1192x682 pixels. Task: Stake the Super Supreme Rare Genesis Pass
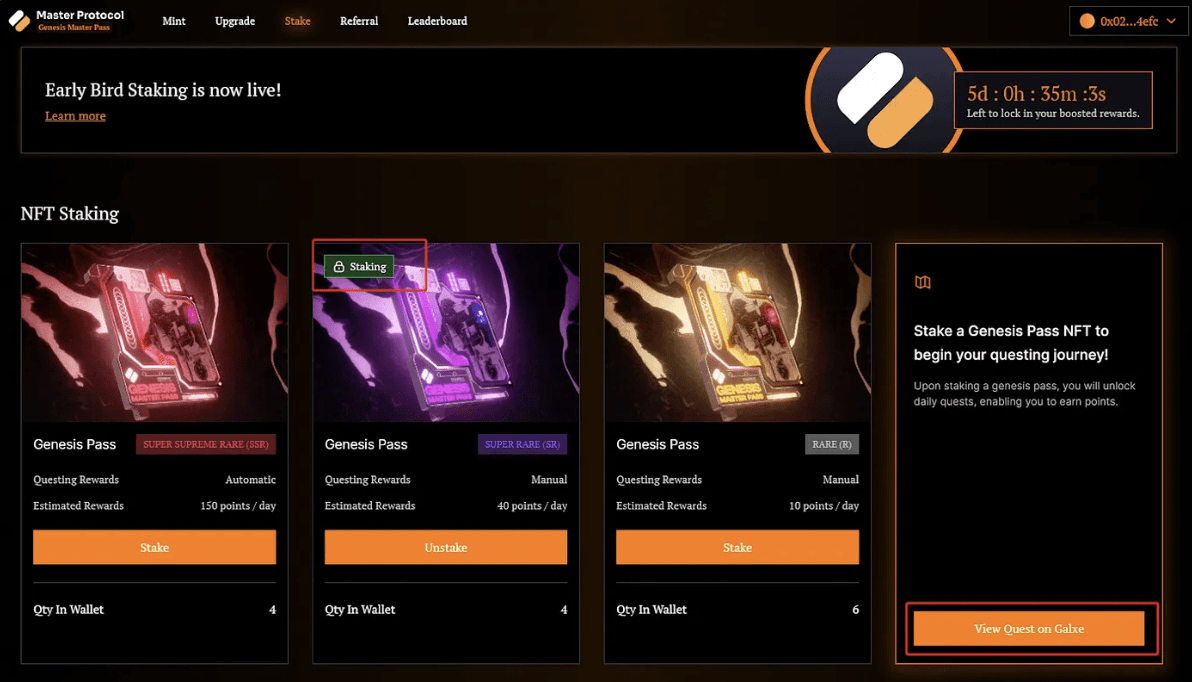(154, 548)
